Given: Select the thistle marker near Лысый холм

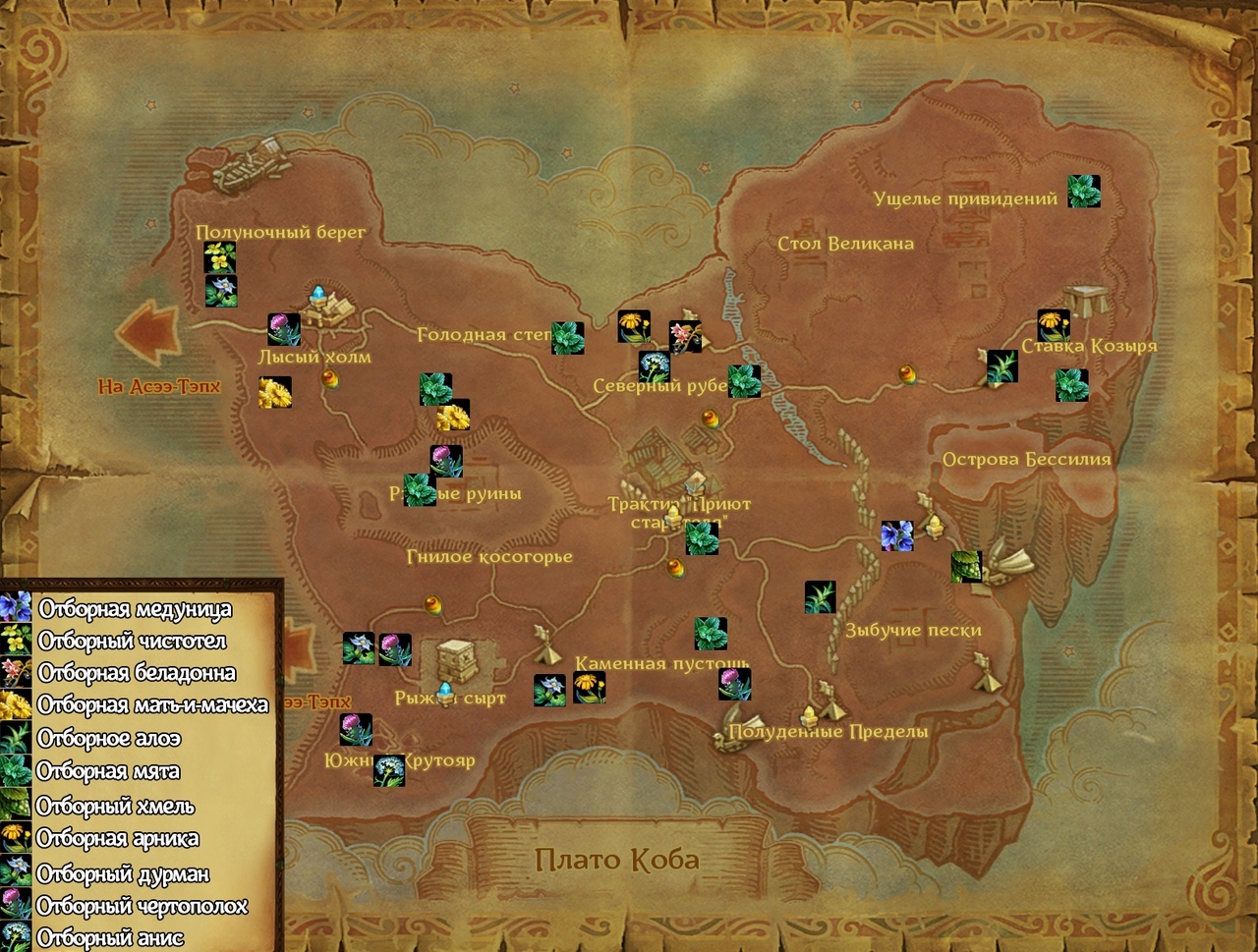Looking at the screenshot, I should (284, 329).
